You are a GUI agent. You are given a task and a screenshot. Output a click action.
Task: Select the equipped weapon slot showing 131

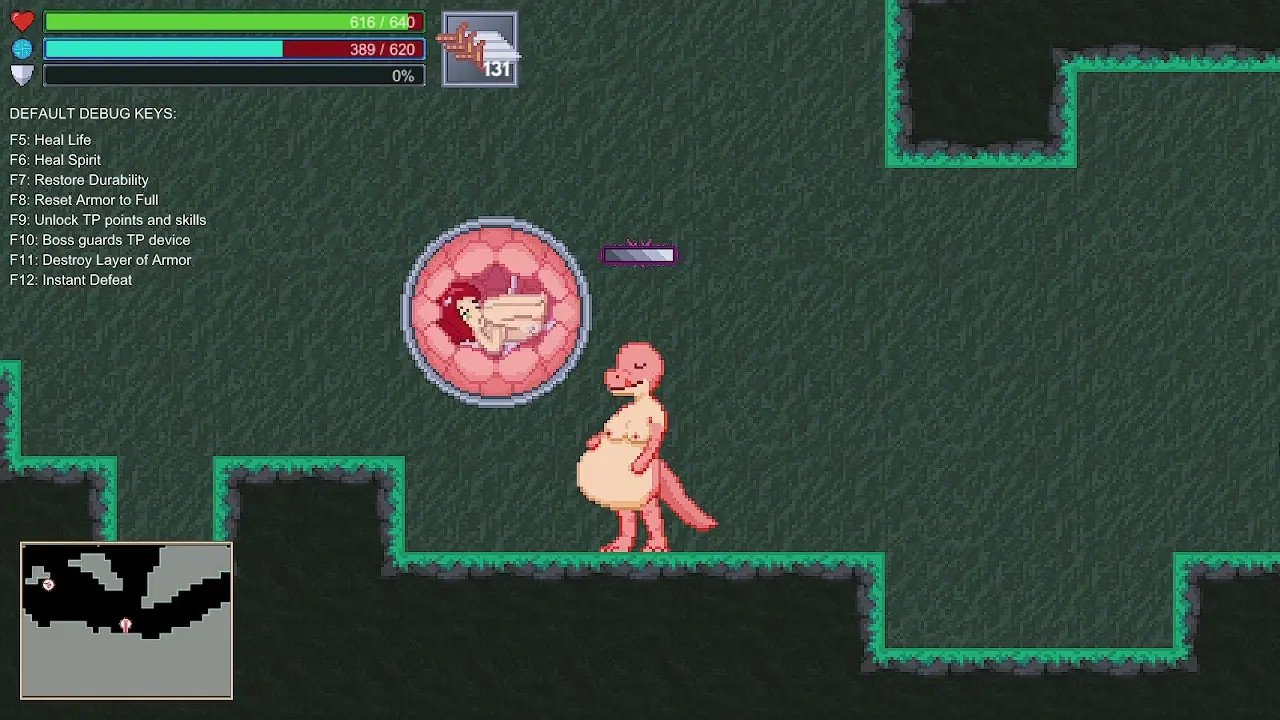(x=480, y=49)
